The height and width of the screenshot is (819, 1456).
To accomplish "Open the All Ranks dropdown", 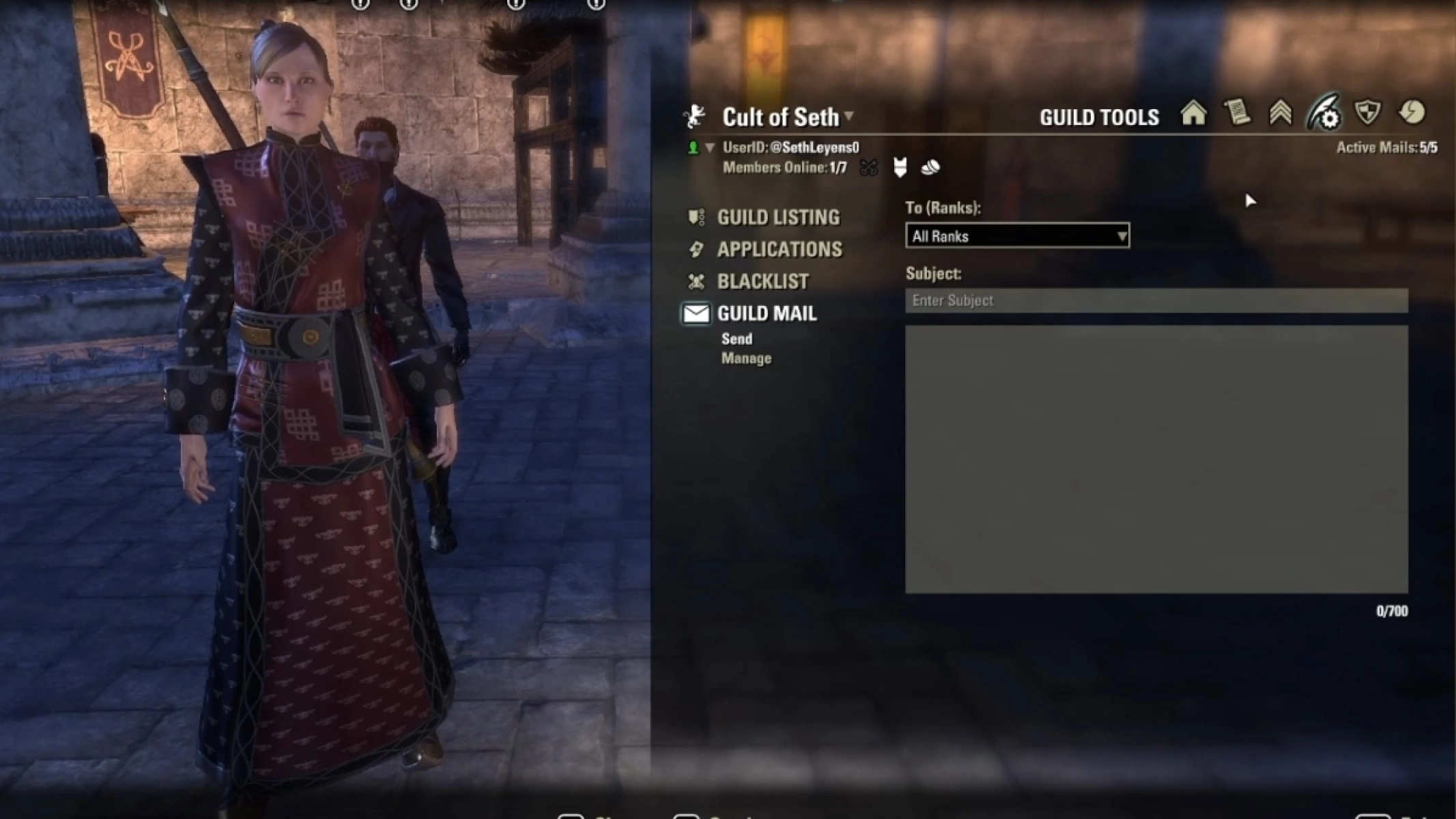I will (1017, 235).
